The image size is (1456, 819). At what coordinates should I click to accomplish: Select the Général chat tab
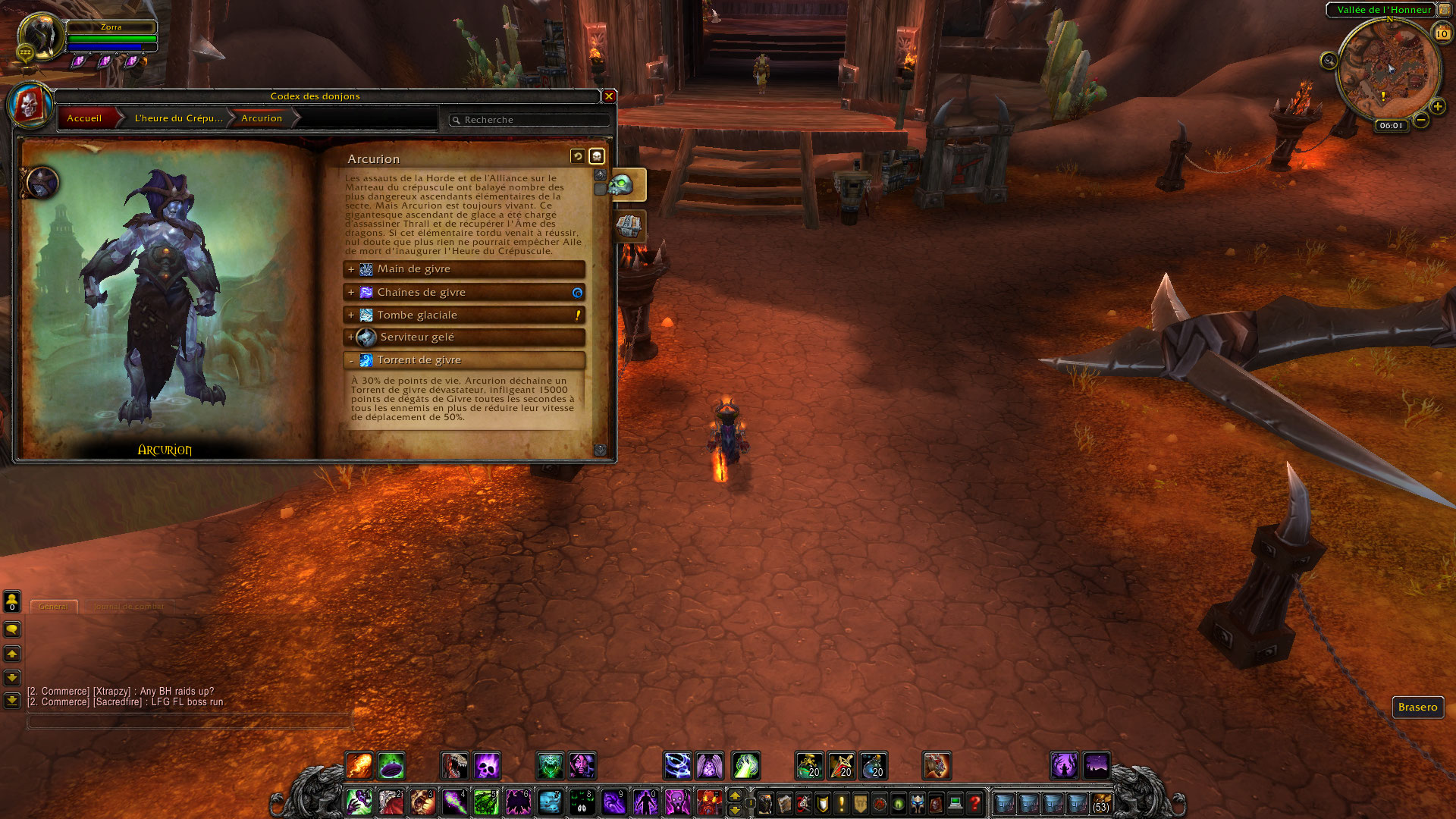53,607
